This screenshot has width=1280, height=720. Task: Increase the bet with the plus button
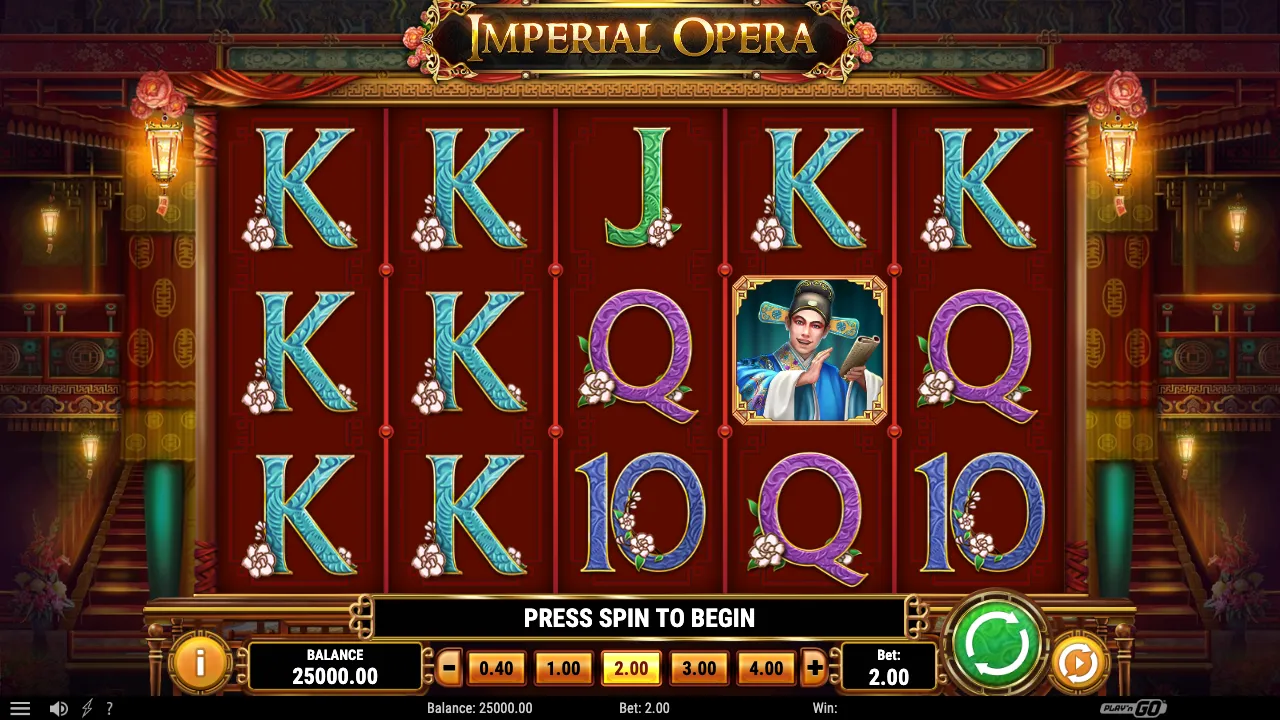pos(815,668)
